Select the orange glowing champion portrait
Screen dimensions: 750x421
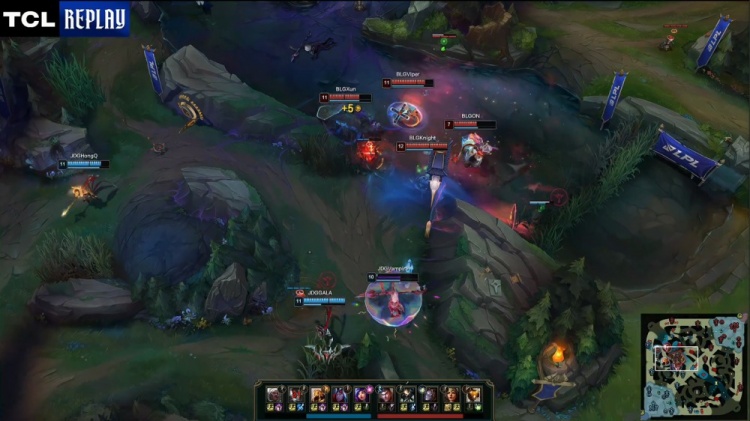coord(471,395)
